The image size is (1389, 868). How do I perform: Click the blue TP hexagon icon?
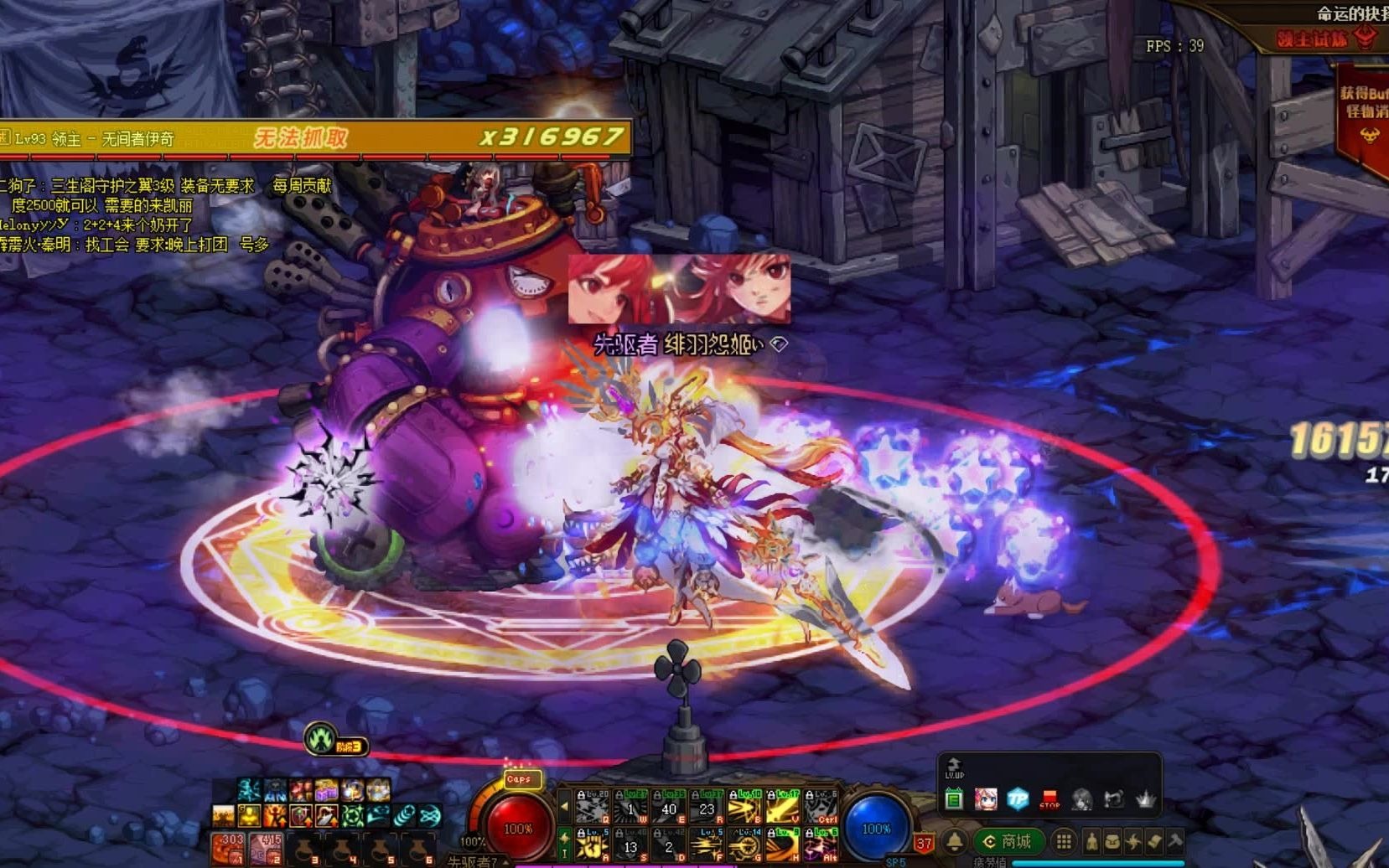tap(1018, 798)
